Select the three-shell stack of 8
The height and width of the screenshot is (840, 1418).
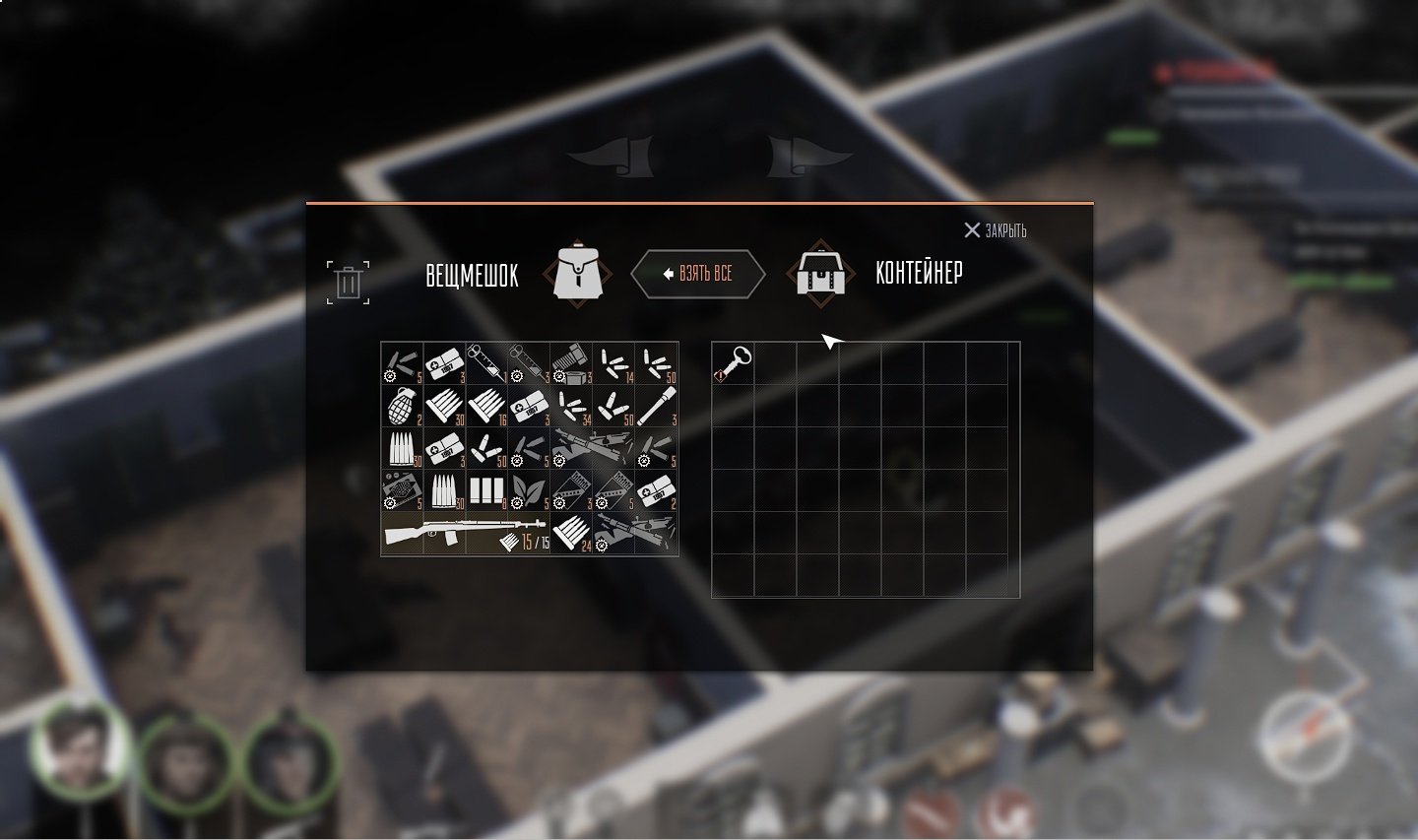486,490
